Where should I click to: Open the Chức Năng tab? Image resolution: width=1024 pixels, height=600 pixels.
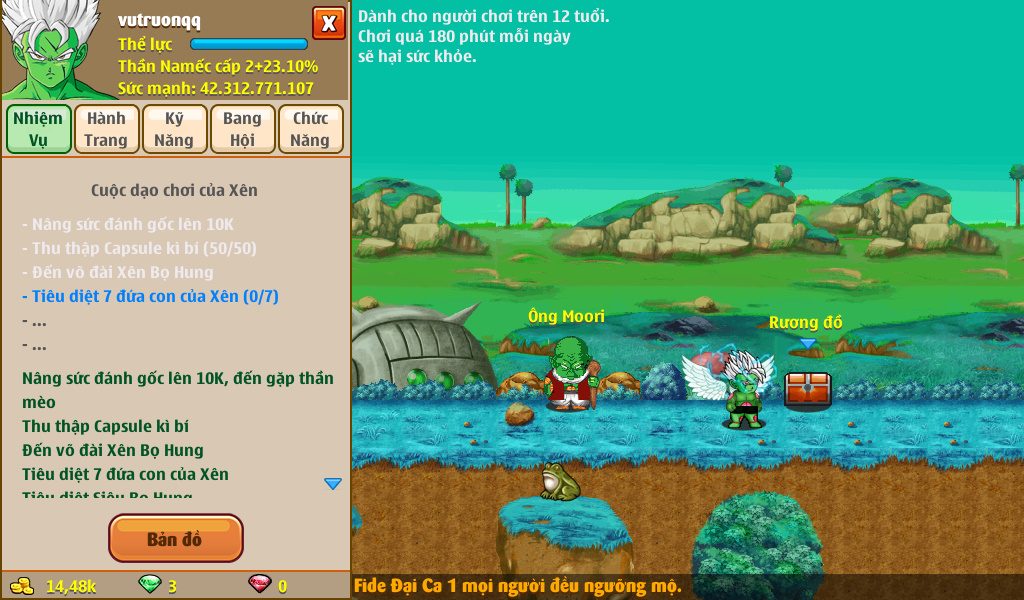(x=310, y=129)
